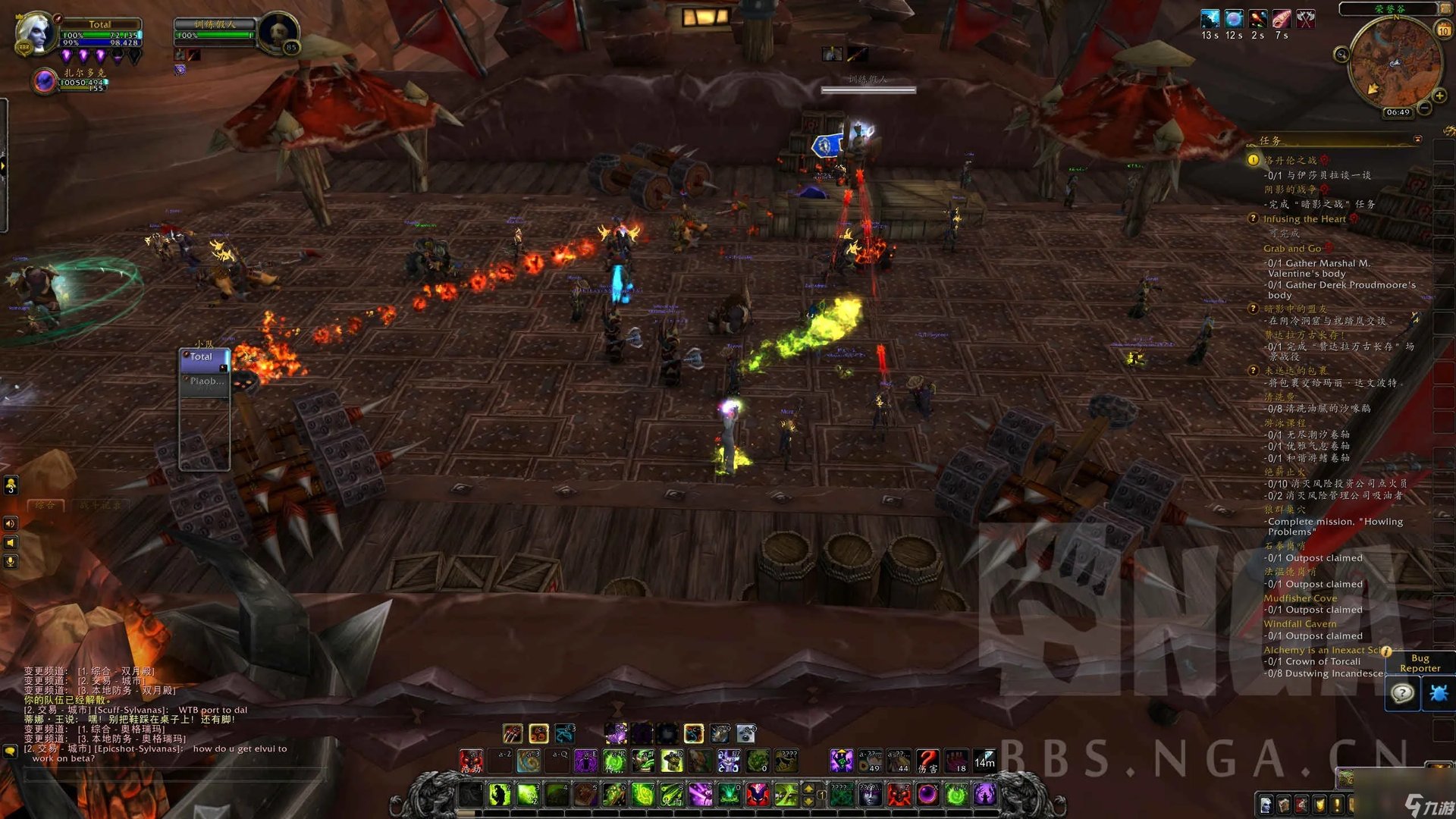Click the crossed axes buff icon
The width and height of the screenshot is (1456, 819).
[1305, 19]
